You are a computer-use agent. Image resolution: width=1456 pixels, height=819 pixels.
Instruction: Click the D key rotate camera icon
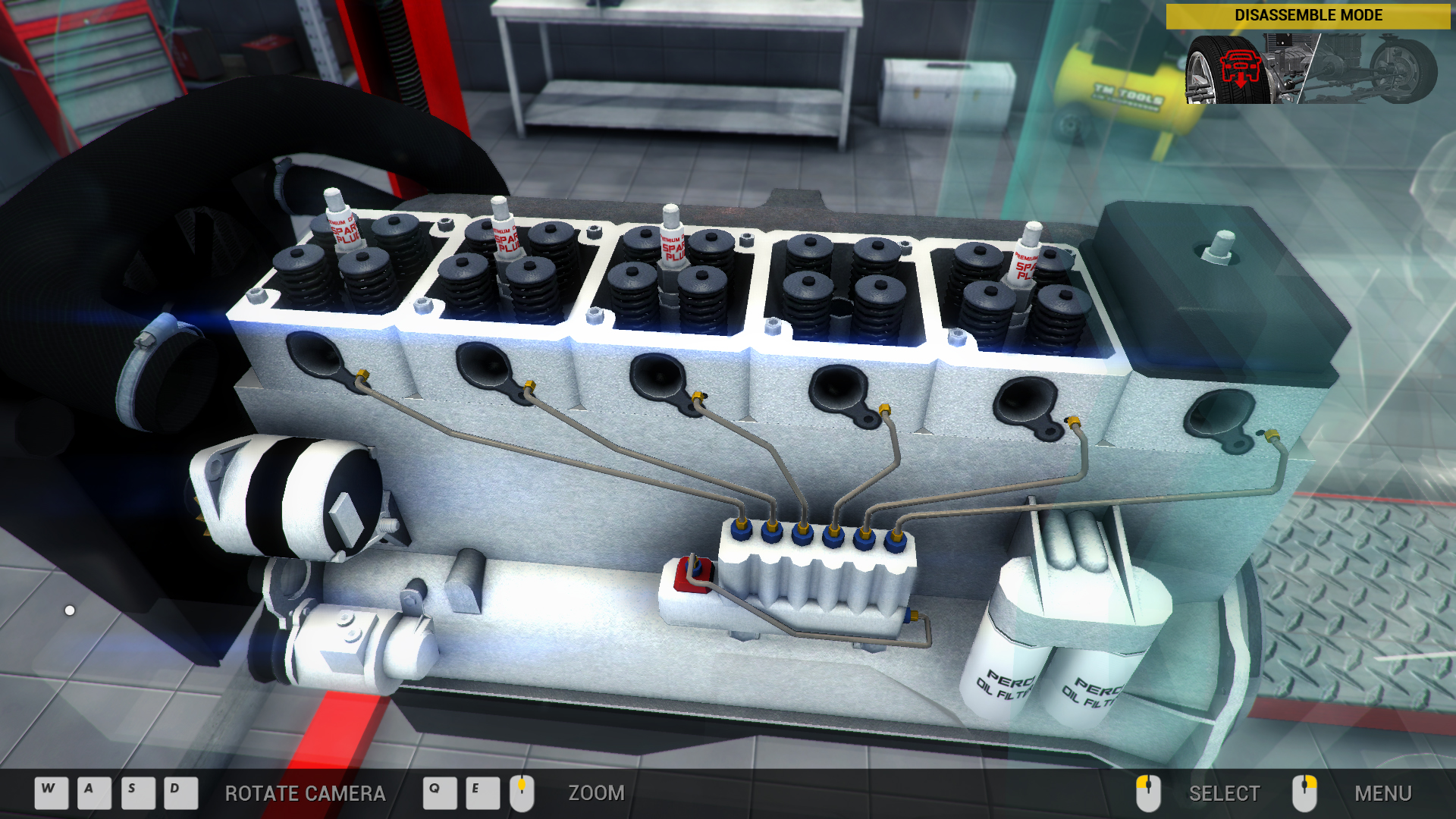[173, 792]
